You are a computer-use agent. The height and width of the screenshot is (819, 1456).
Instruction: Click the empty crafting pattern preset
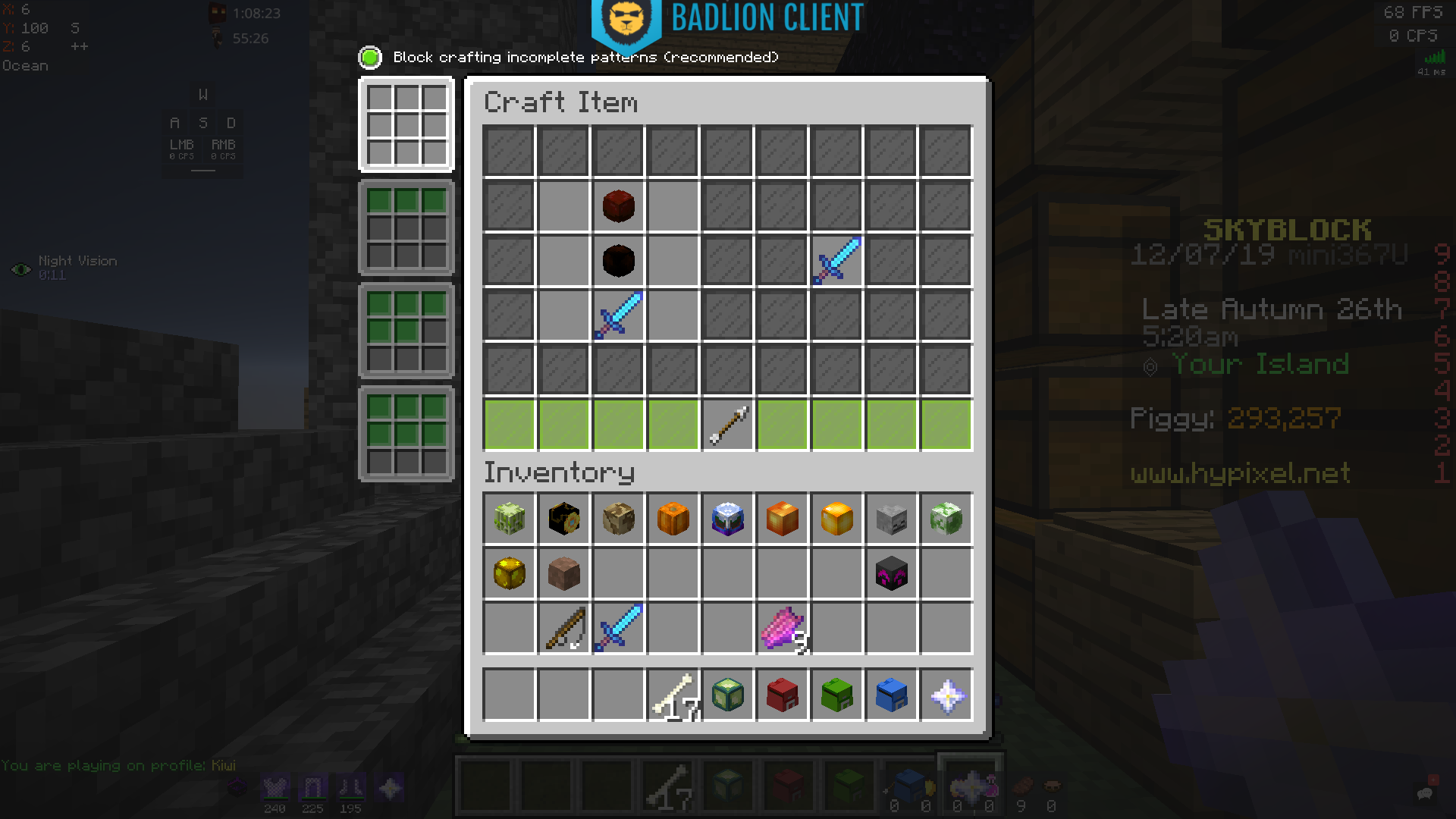(x=406, y=124)
